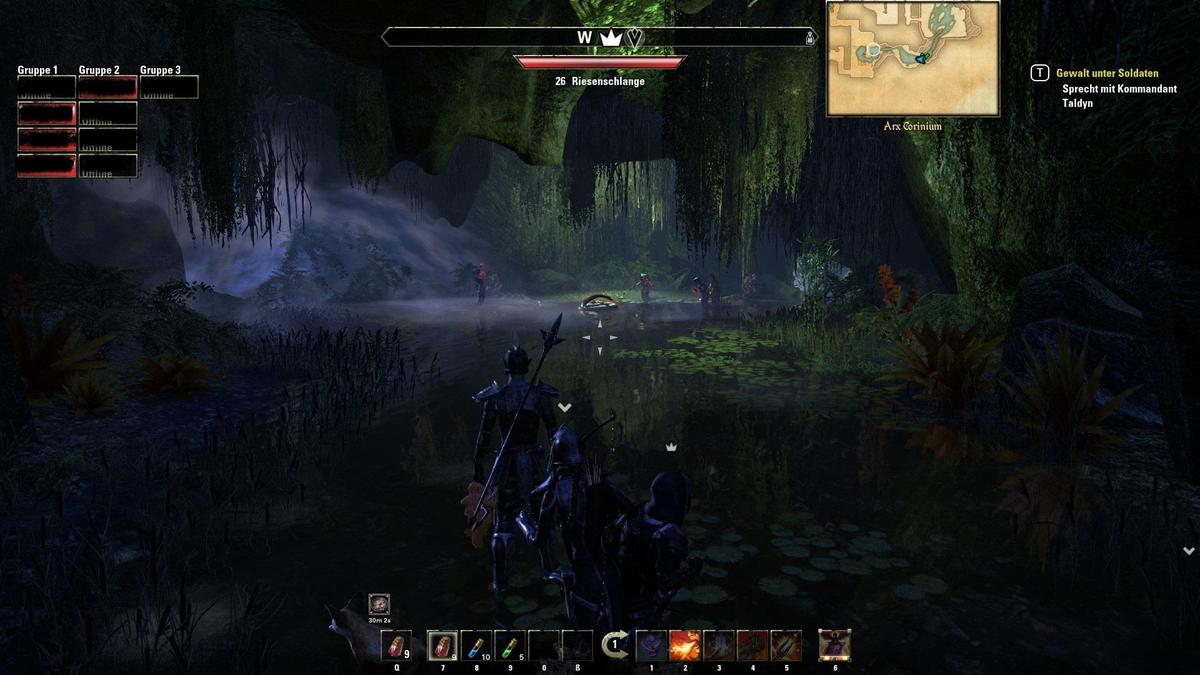Select the highlighted red potion in slot 7
The width and height of the screenshot is (1200, 675).
pyautogui.click(x=443, y=646)
